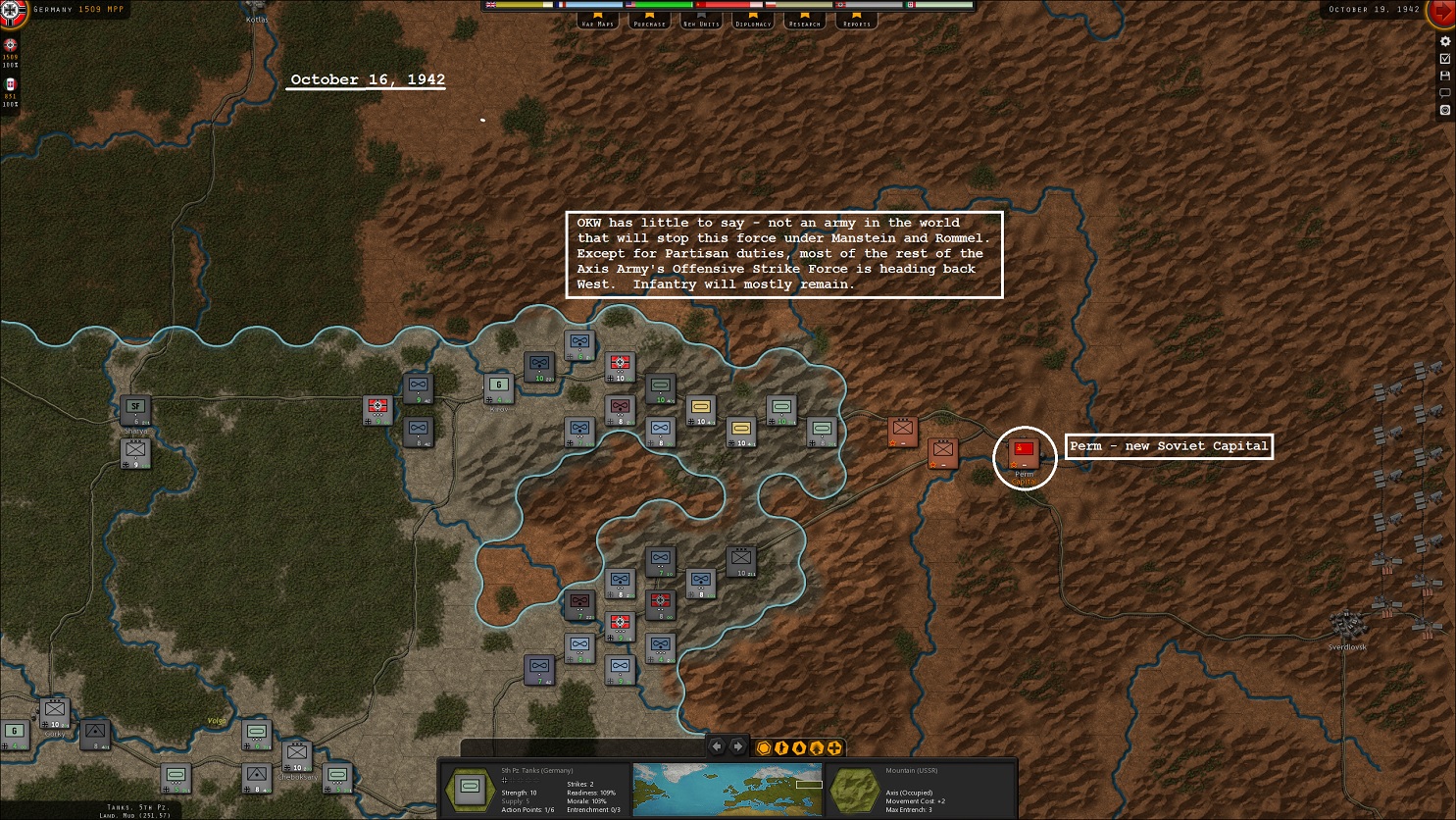Open settings via the gear icon

[1445, 41]
